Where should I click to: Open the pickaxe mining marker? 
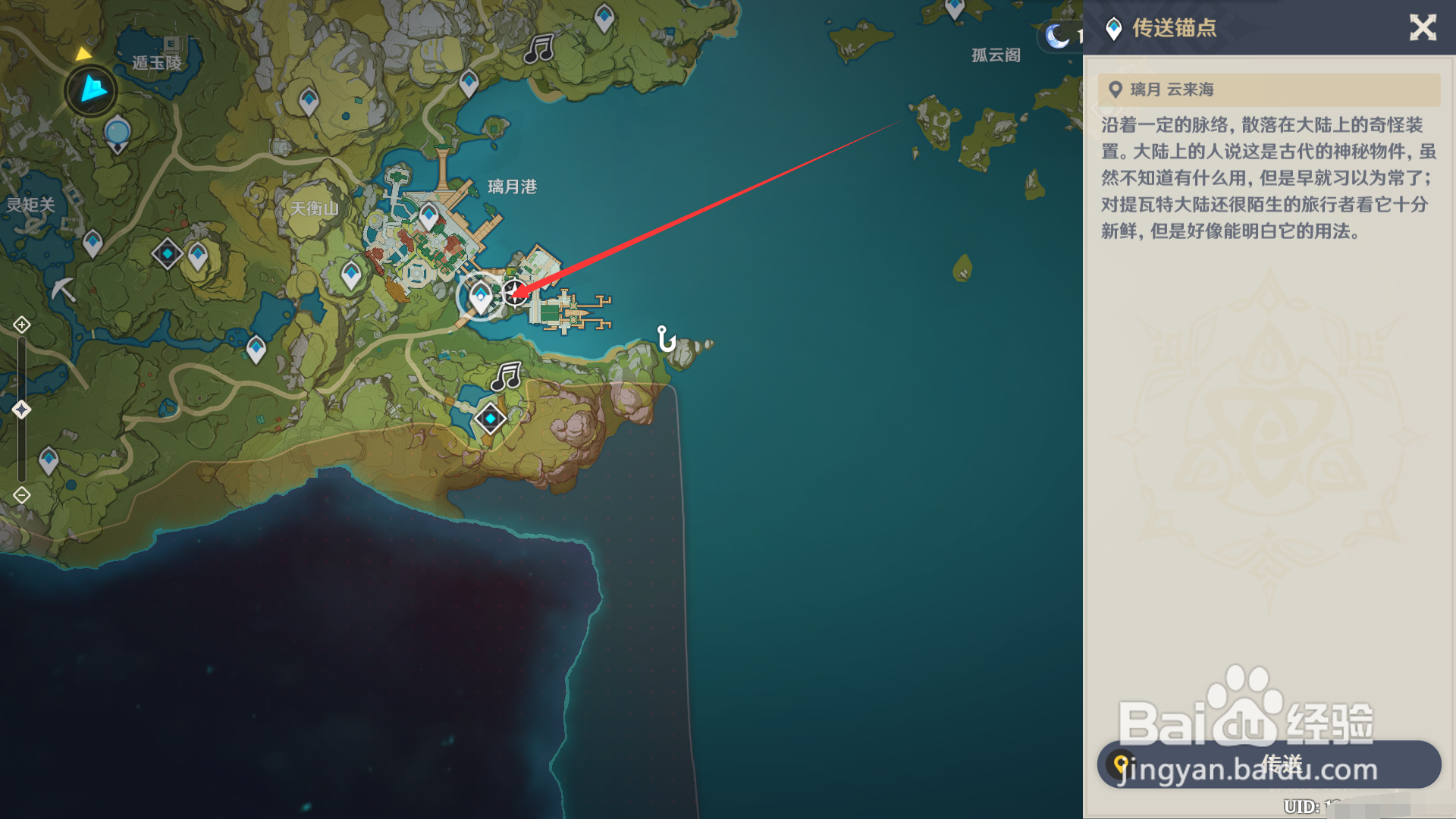coord(64,289)
